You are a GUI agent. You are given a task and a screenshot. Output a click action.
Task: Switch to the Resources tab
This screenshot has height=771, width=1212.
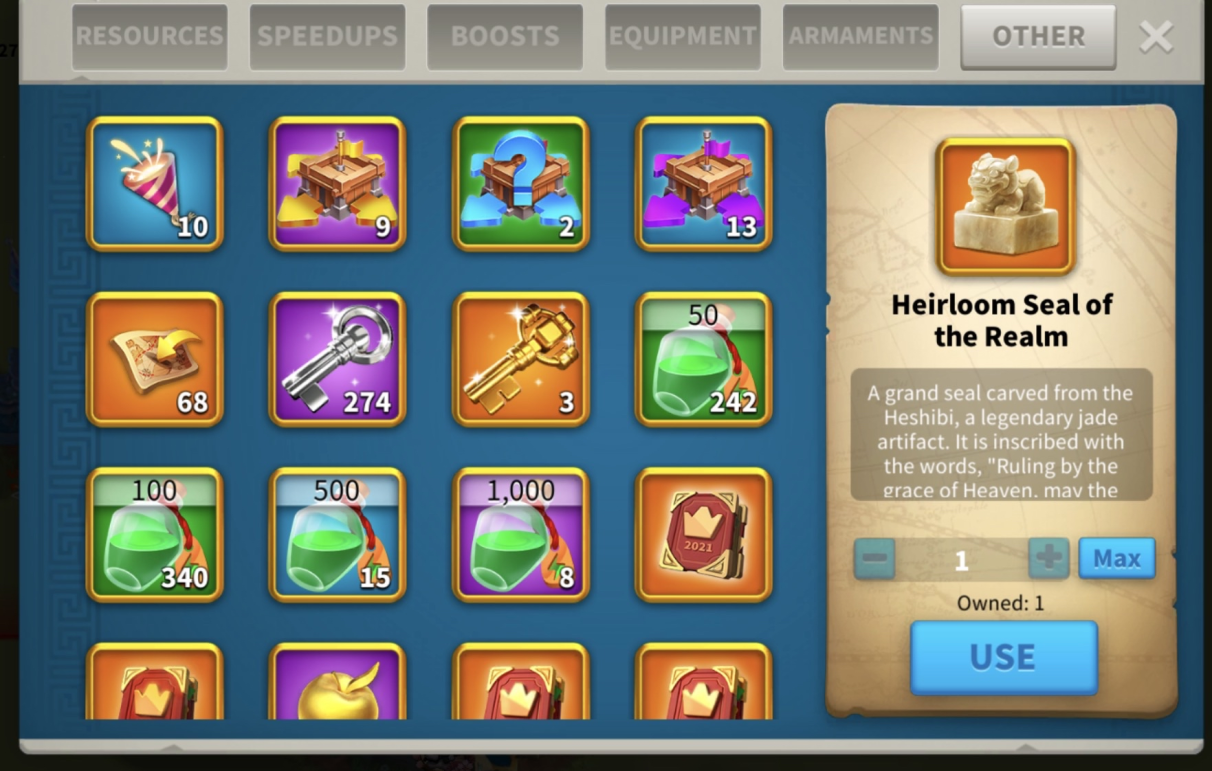tap(150, 37)
